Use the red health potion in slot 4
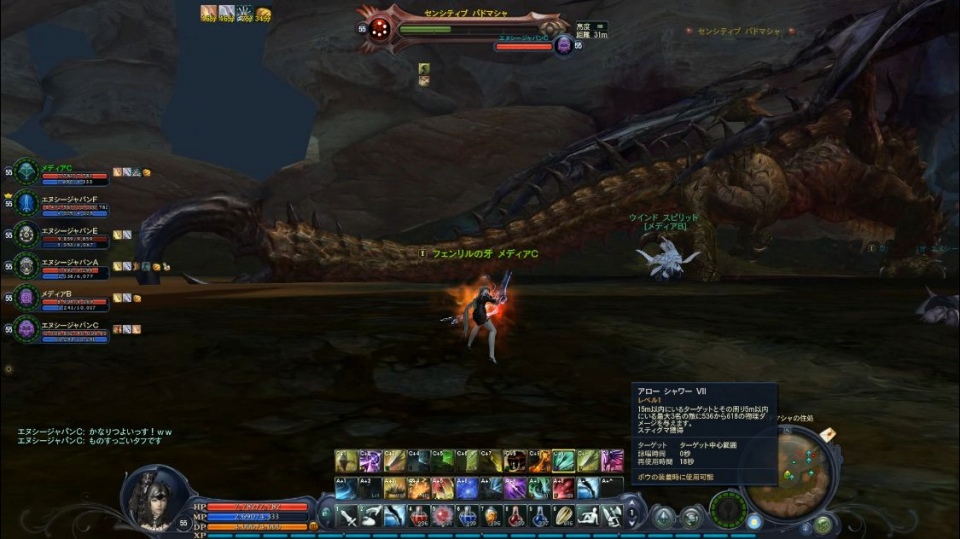The height and width of the screenshot is (539, 960). point(419,516)
